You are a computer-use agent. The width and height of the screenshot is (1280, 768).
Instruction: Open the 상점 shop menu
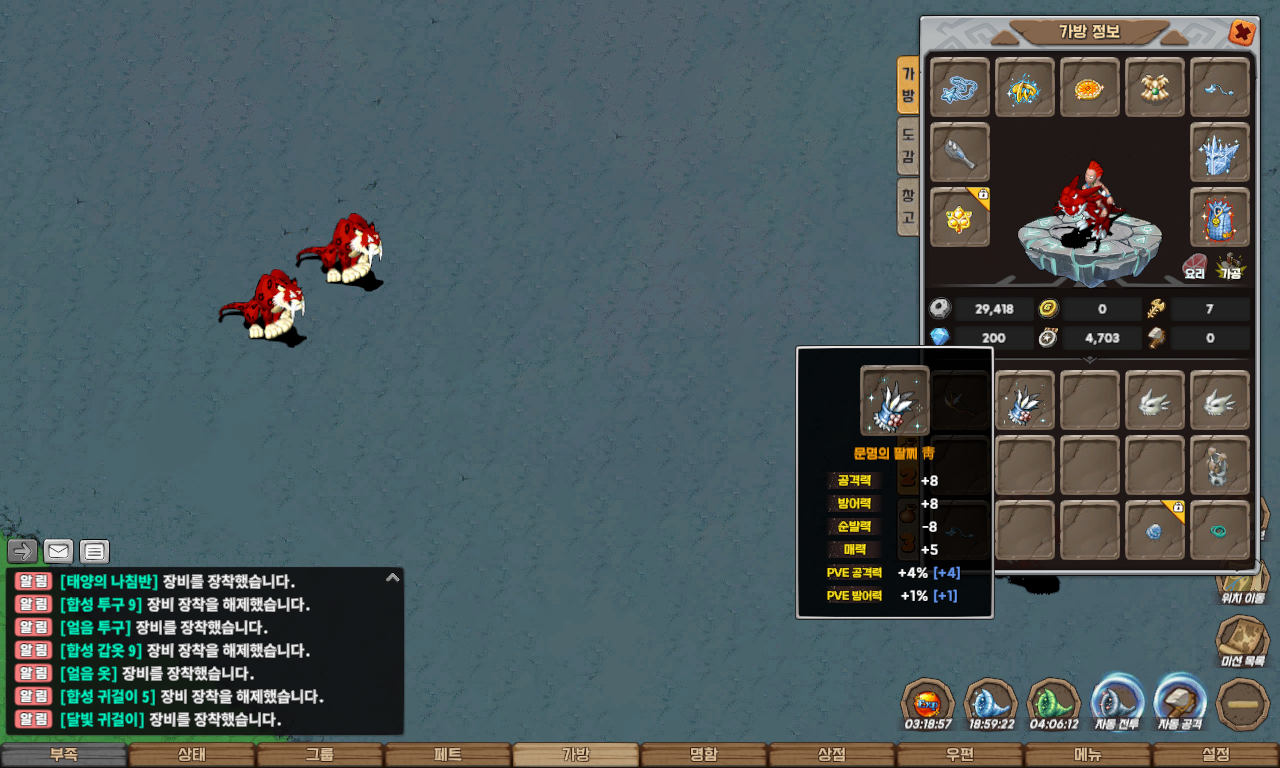click(x=831, y=755)
